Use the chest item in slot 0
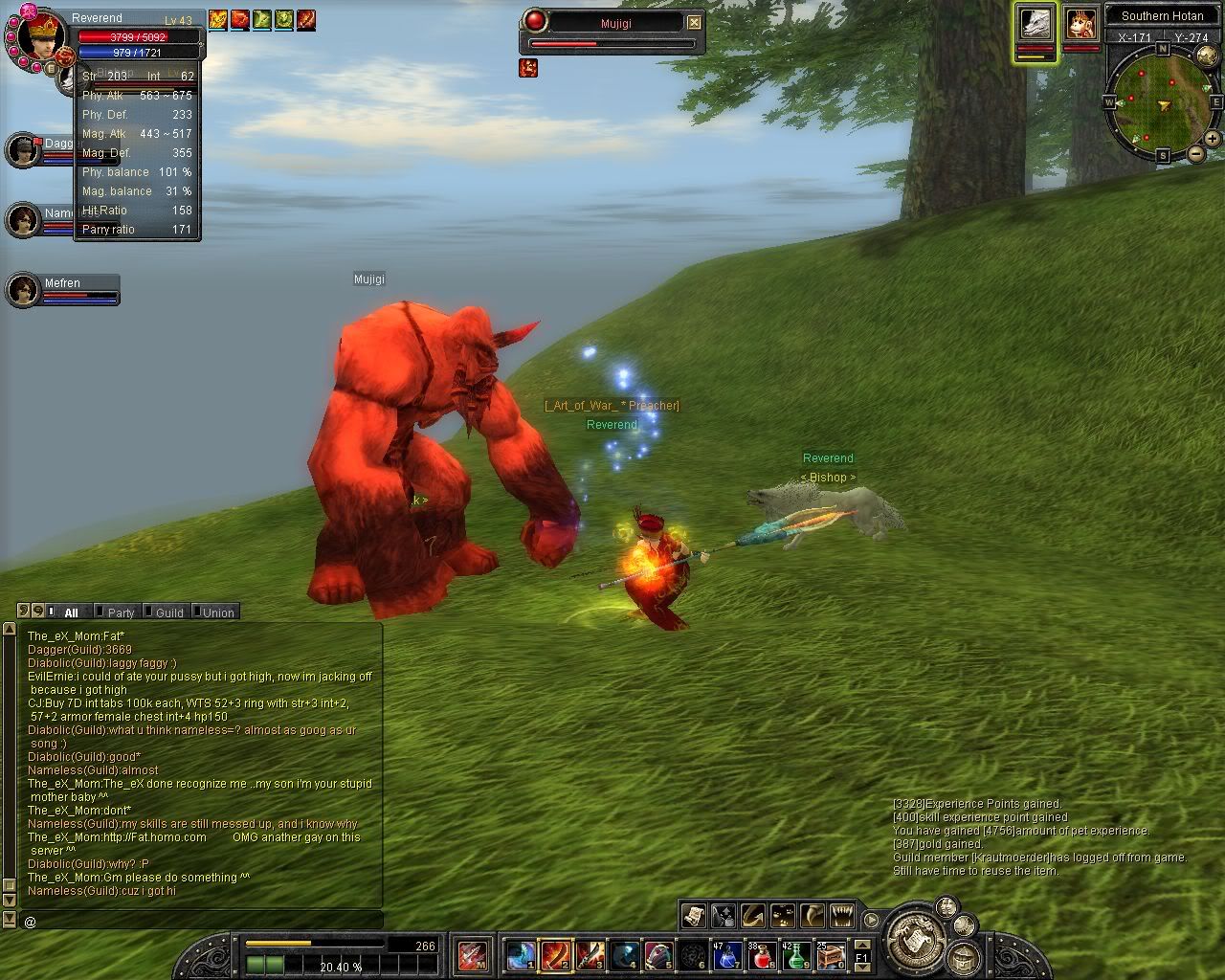 tap(831, 955)
